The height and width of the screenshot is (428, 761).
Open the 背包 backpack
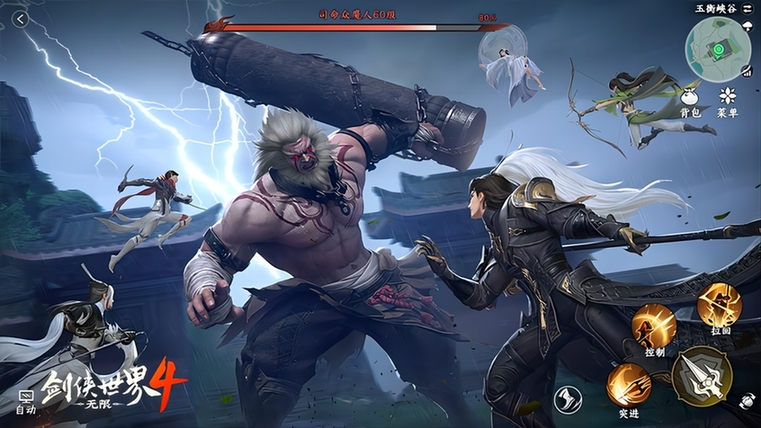[x=689, y=96]
